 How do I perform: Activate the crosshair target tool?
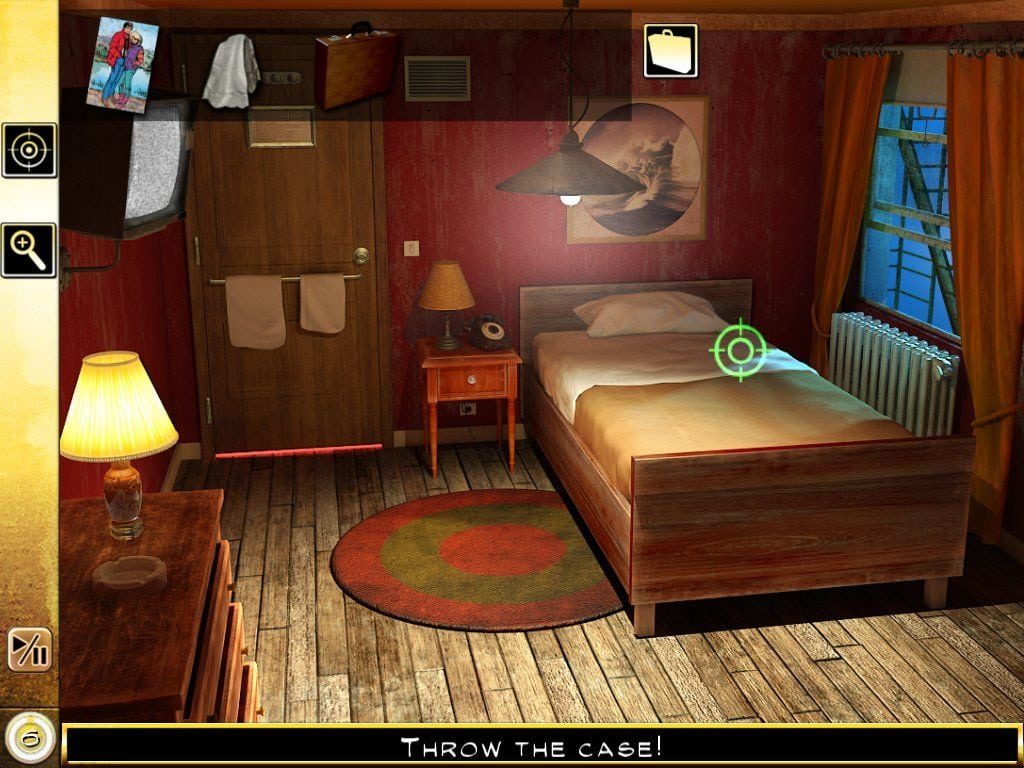29,150
